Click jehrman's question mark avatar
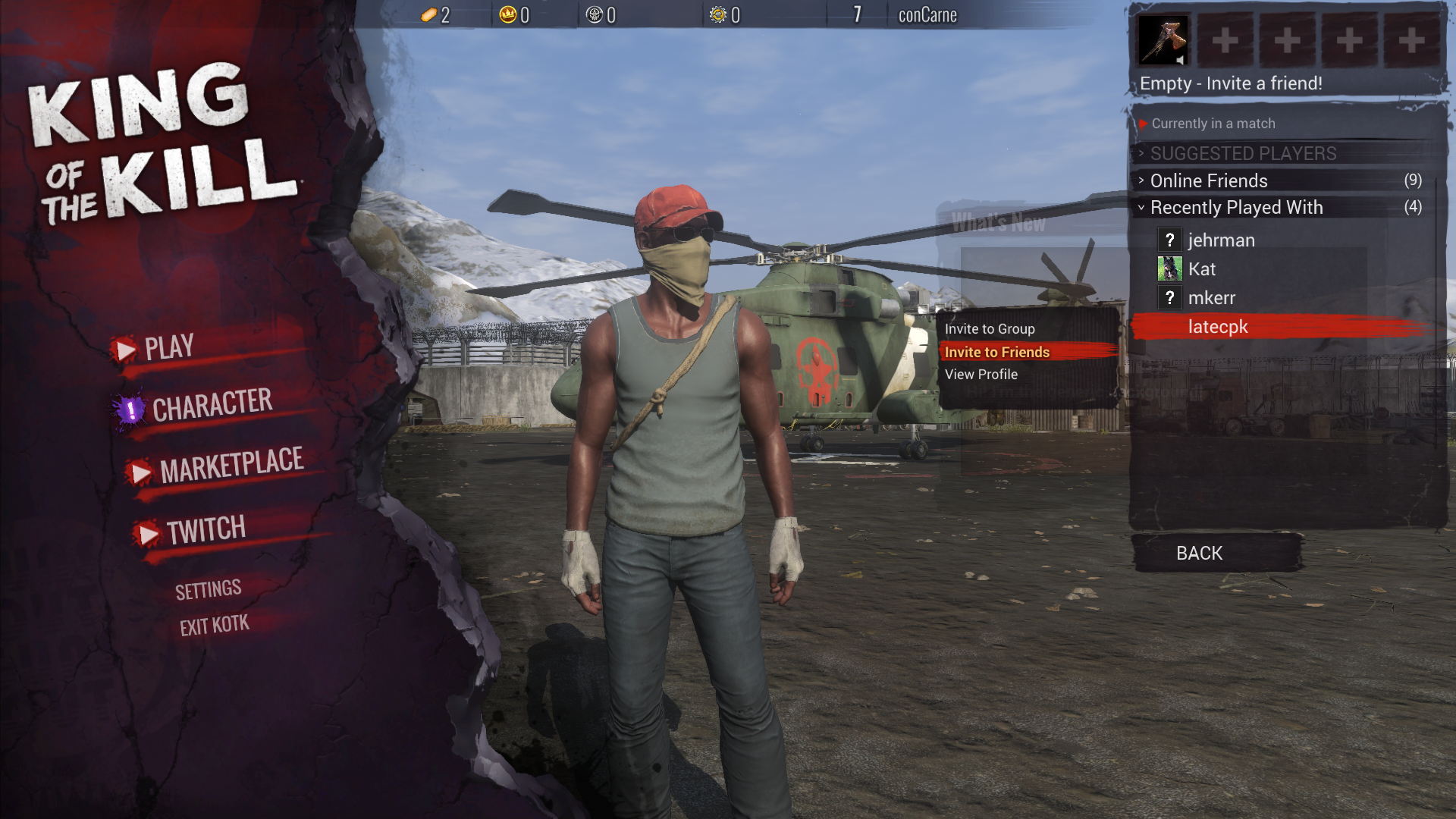This screenshot has height=819, width=1456. 1170,240
